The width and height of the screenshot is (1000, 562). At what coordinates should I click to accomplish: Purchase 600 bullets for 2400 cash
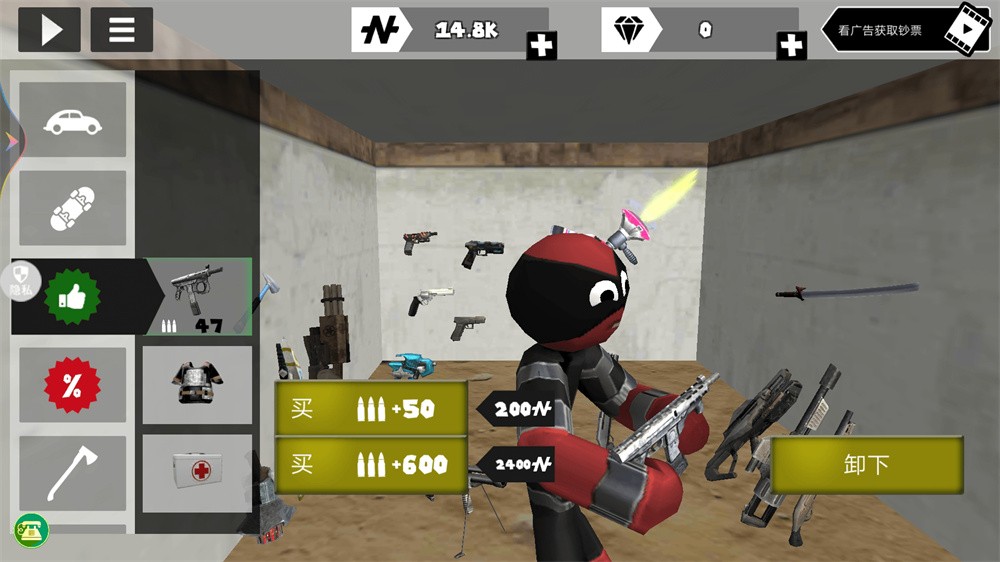click(x=370, y=465)
